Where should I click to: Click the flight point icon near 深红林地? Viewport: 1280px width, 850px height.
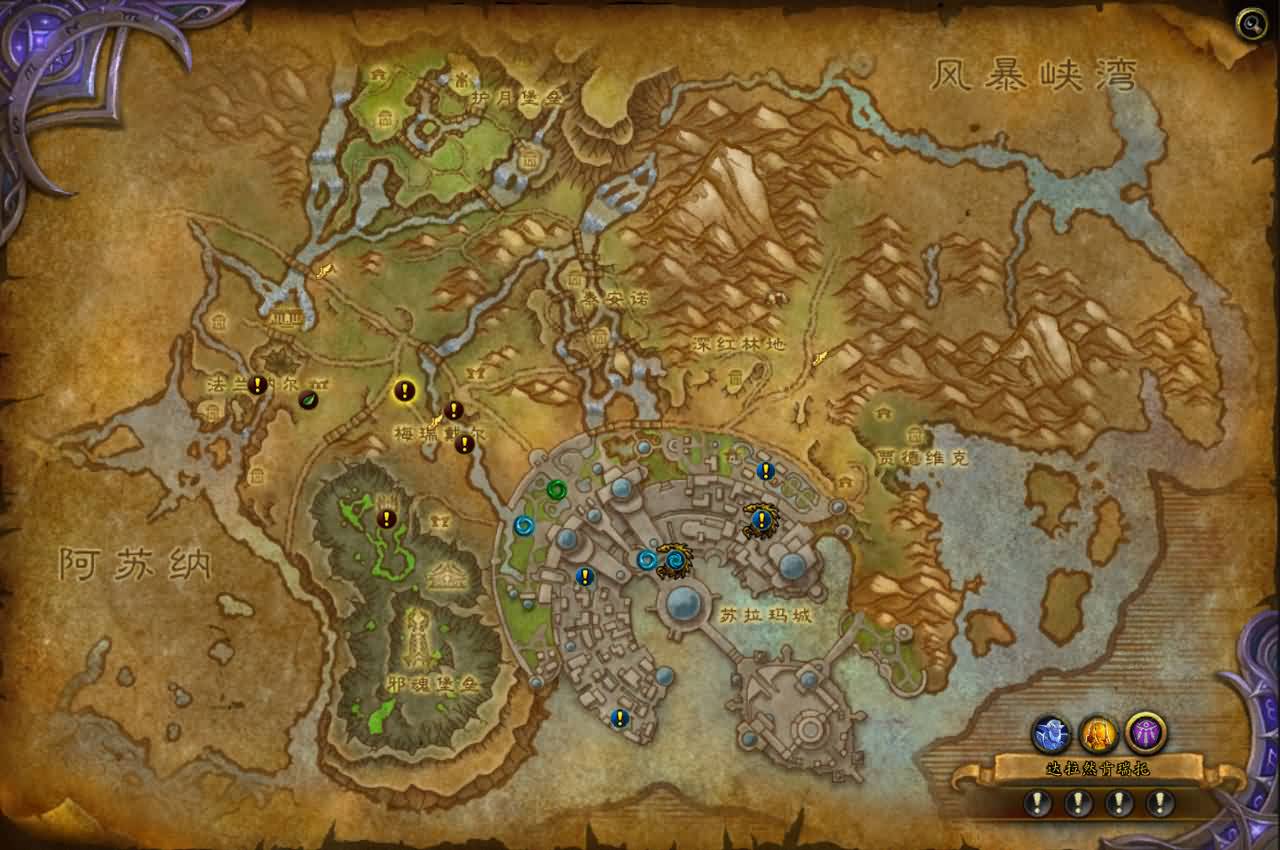click(820, 356)
